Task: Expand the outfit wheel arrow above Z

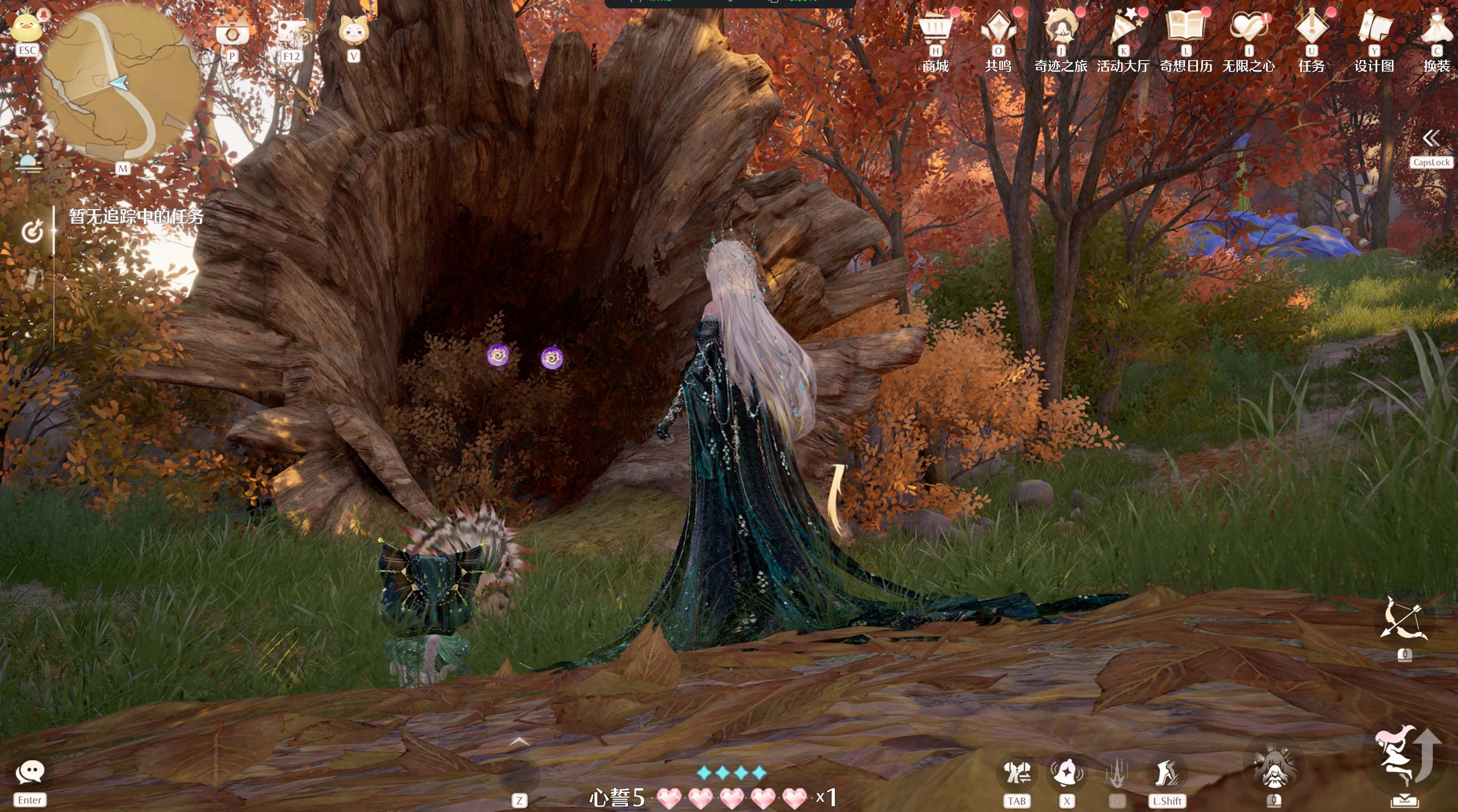Action: tap(519, 742)
